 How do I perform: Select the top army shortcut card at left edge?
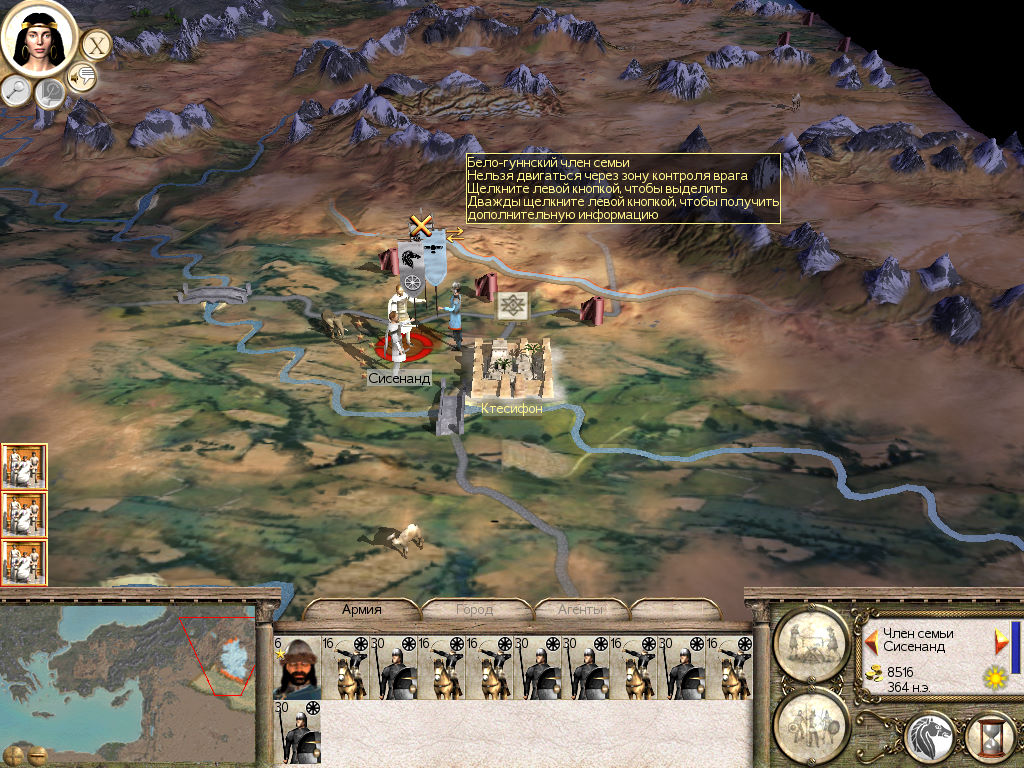point(24,466)
